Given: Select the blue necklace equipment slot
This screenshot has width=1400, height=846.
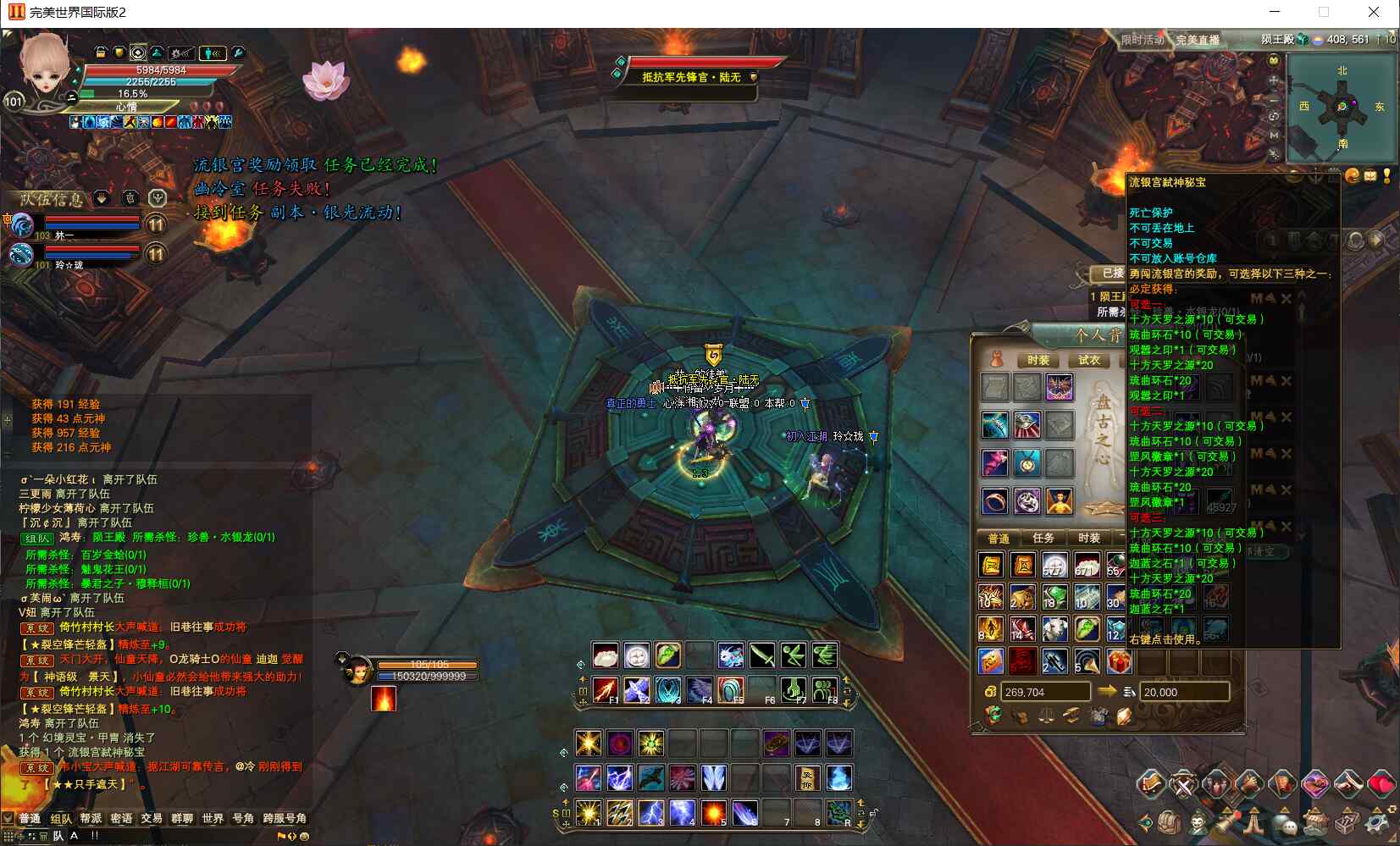Looking at the screenshot, I should pos(1026,463).
